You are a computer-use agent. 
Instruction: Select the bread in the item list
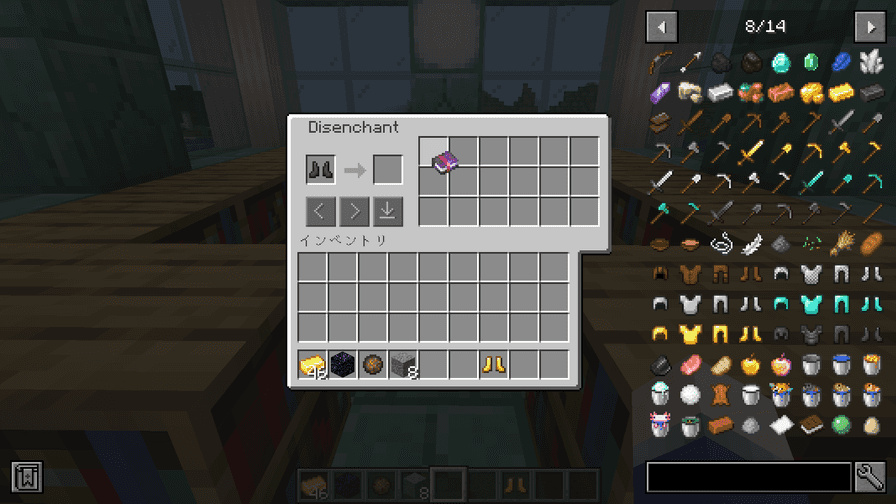[871, 243]
